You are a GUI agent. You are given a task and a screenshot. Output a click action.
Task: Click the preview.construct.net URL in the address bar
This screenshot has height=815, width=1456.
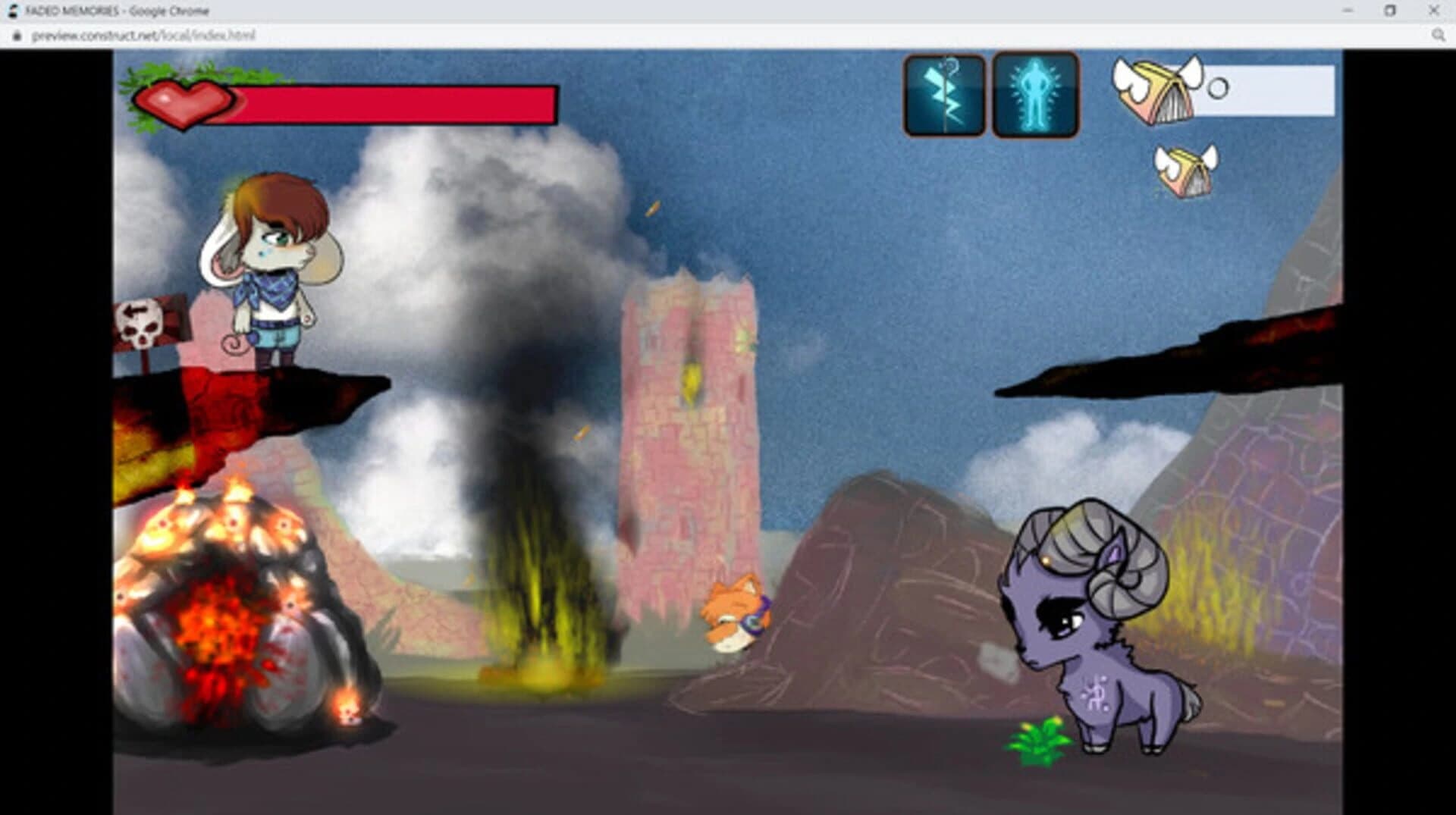[142, 35]
